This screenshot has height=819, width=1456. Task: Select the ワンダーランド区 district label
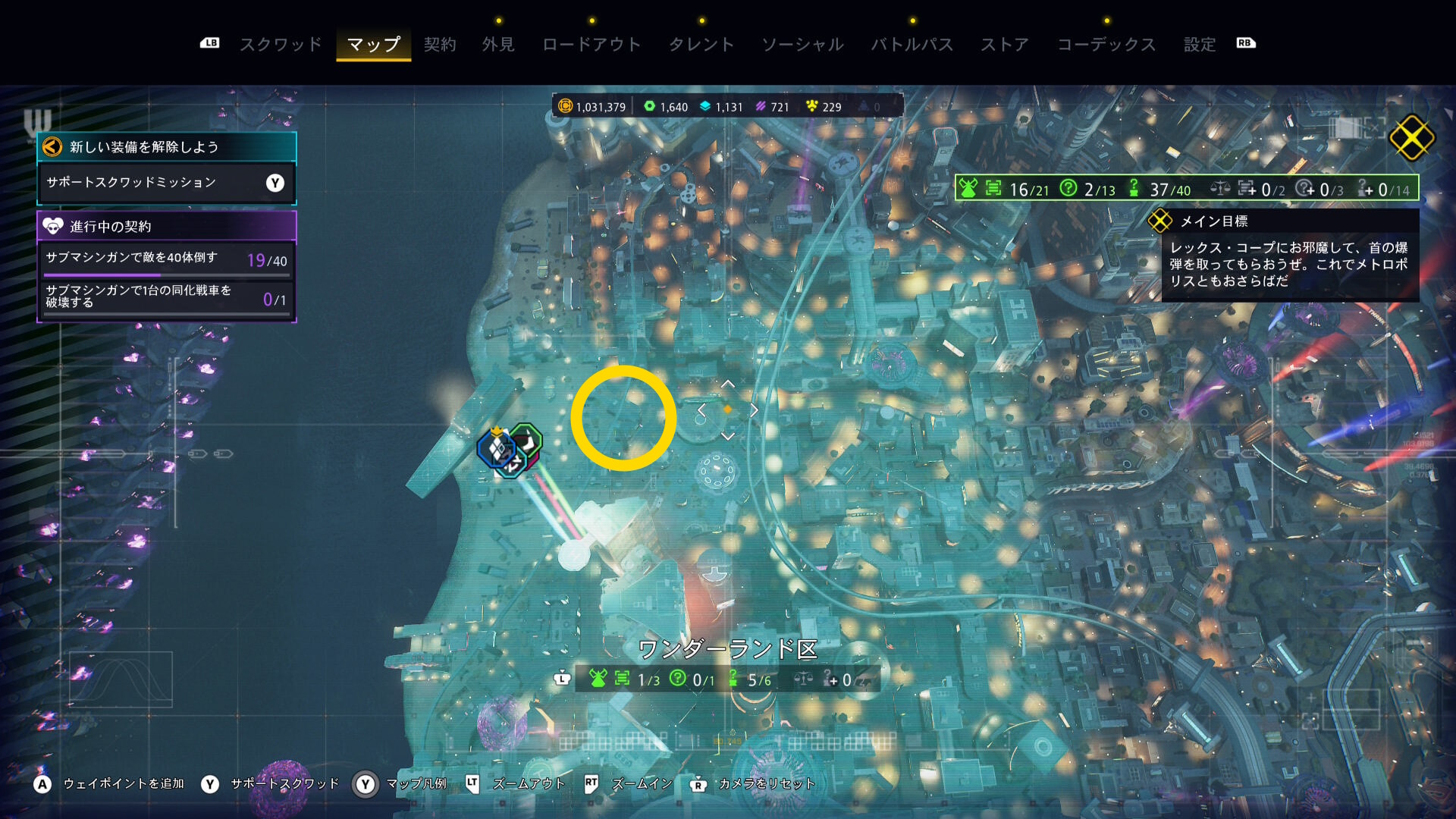click(x=728, y=649)
